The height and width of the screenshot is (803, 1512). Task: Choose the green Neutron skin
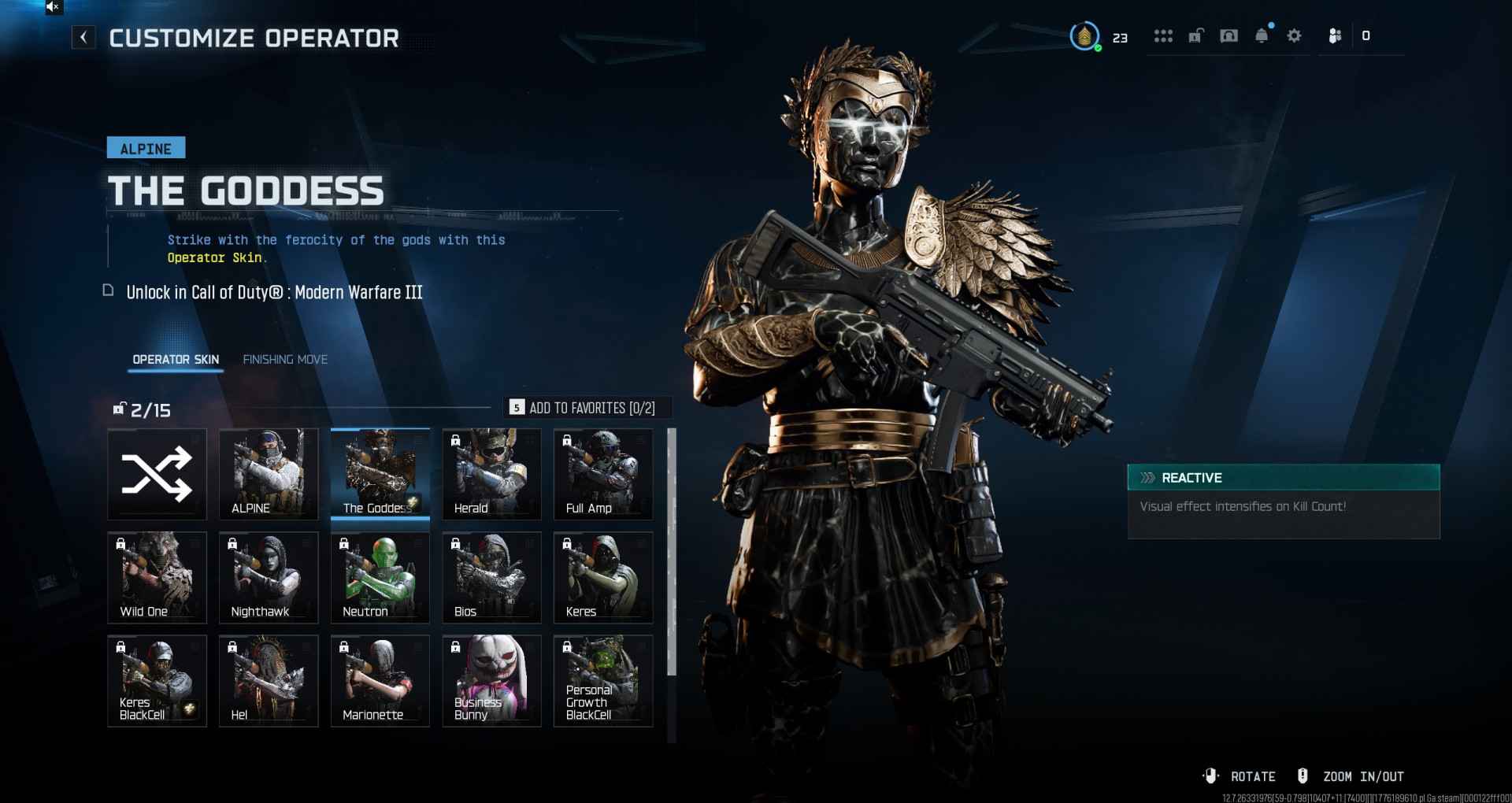(380, 577)
